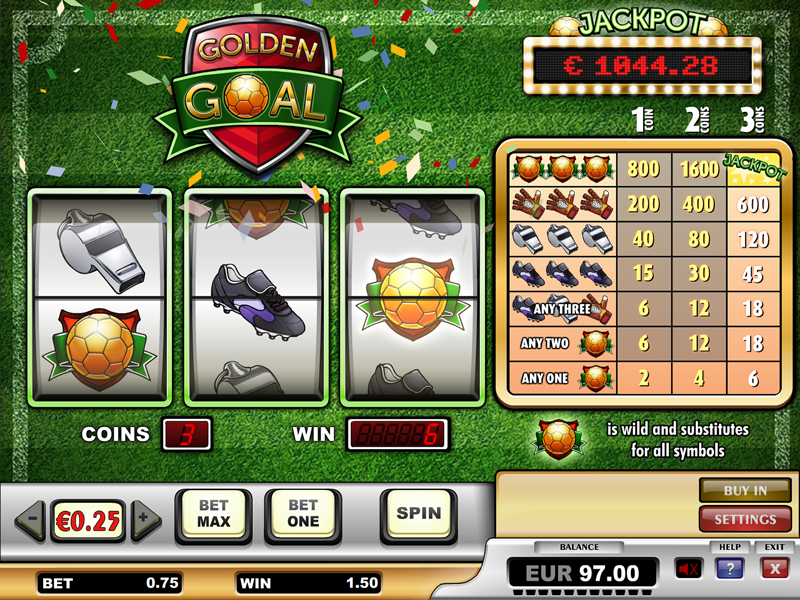Decrease the coin value with minus arrow
Image resolution: width=800 pixels, height=600 pixels.
tap(31, 519)
